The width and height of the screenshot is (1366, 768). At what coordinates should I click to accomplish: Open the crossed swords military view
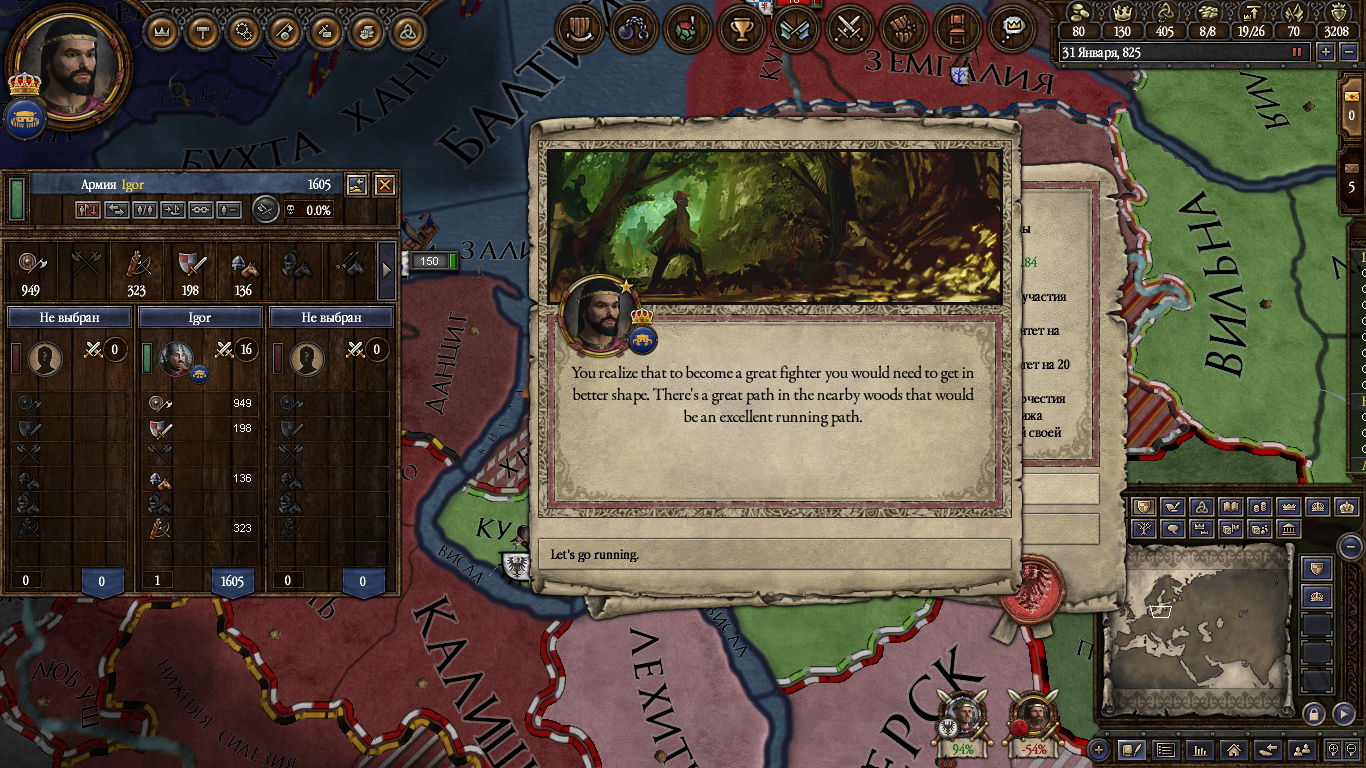pos(850,29)
